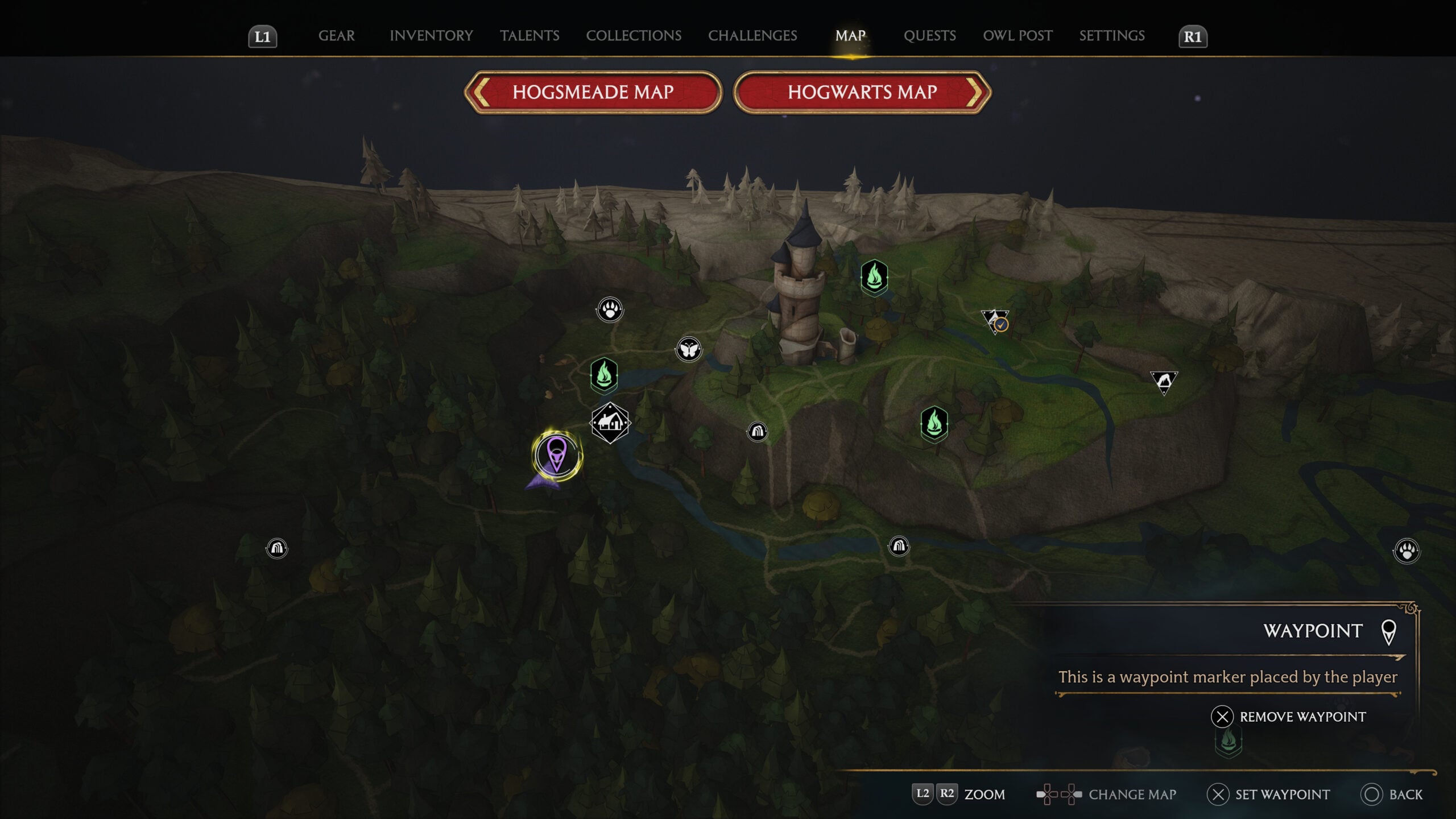Open the Gear tab
The height and width of the screenshot is (819, 1456).
click(x=336, y=36)
